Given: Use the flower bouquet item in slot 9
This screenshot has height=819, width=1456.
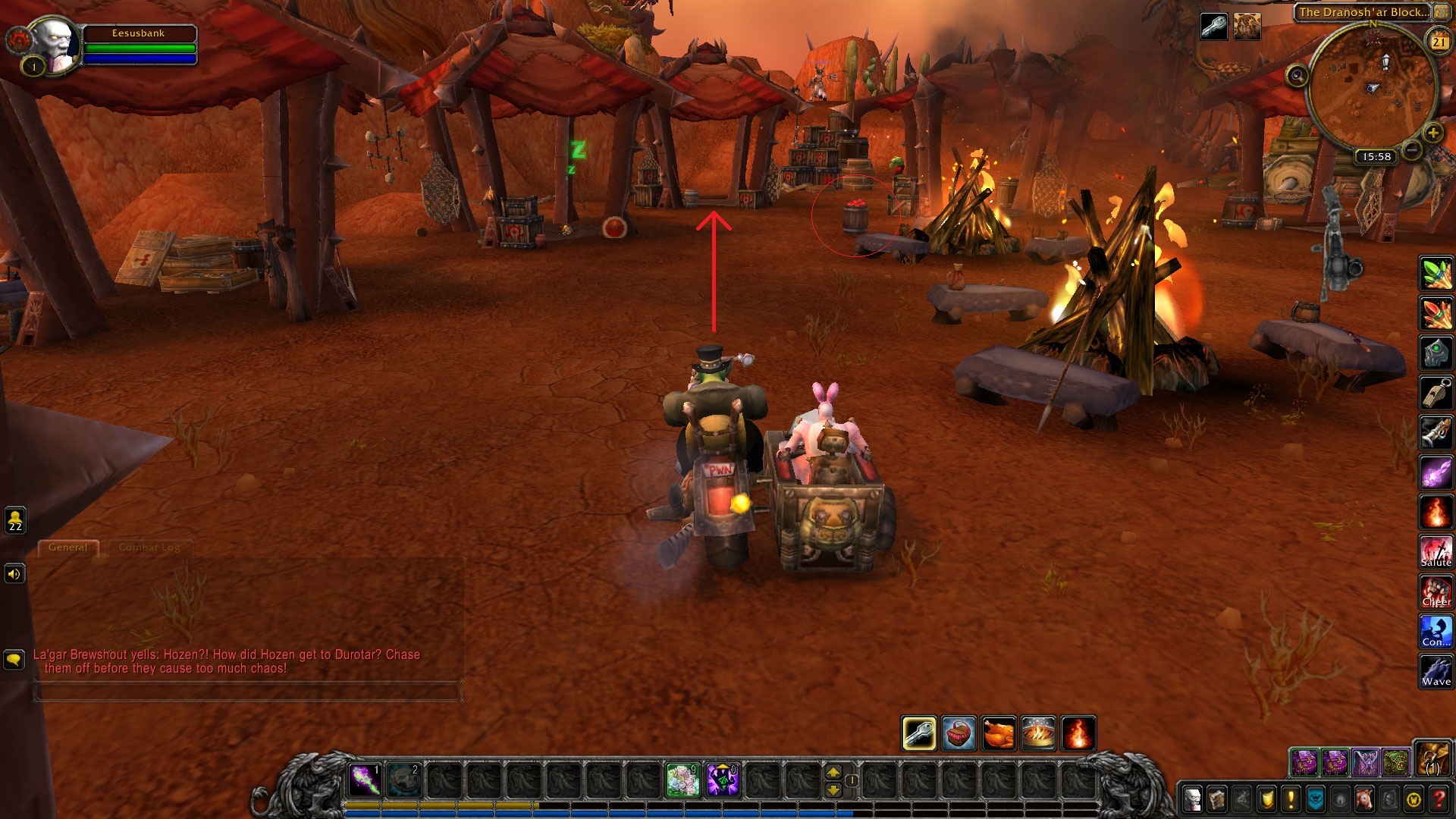Looking at the screenshot, I should (682, 780).
